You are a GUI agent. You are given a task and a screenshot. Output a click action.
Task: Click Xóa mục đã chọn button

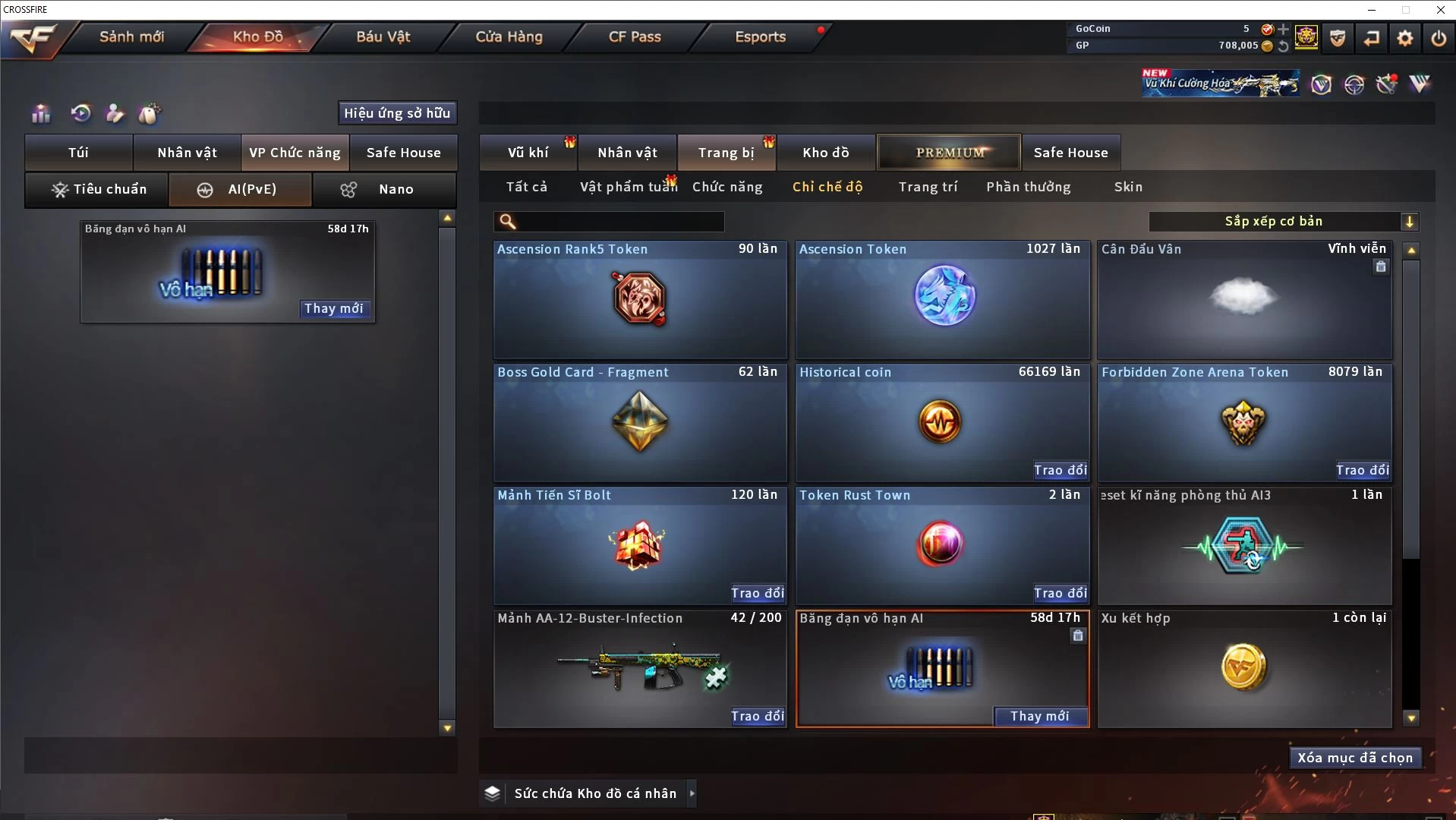(x=1355, y=758)
